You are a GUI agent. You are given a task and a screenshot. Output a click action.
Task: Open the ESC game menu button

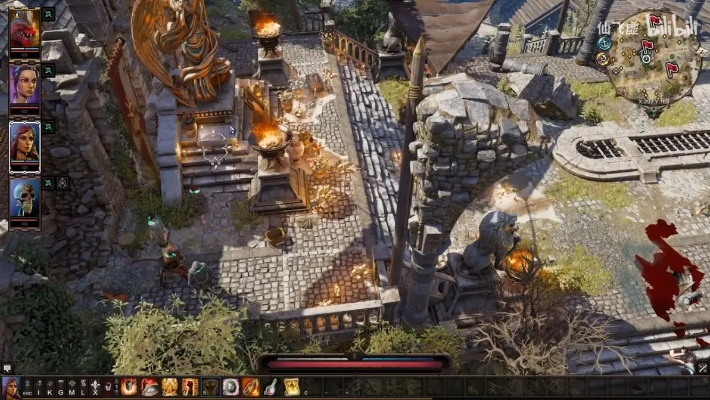27,387
